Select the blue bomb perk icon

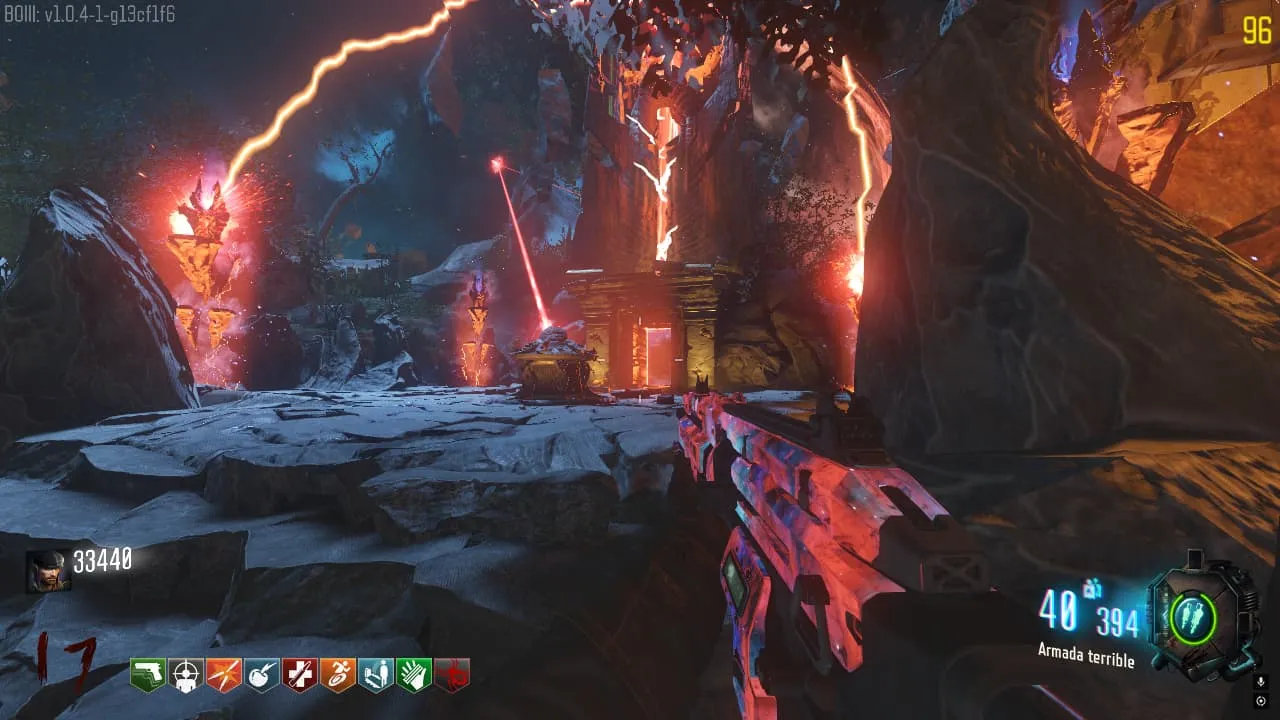click(261, 675)
